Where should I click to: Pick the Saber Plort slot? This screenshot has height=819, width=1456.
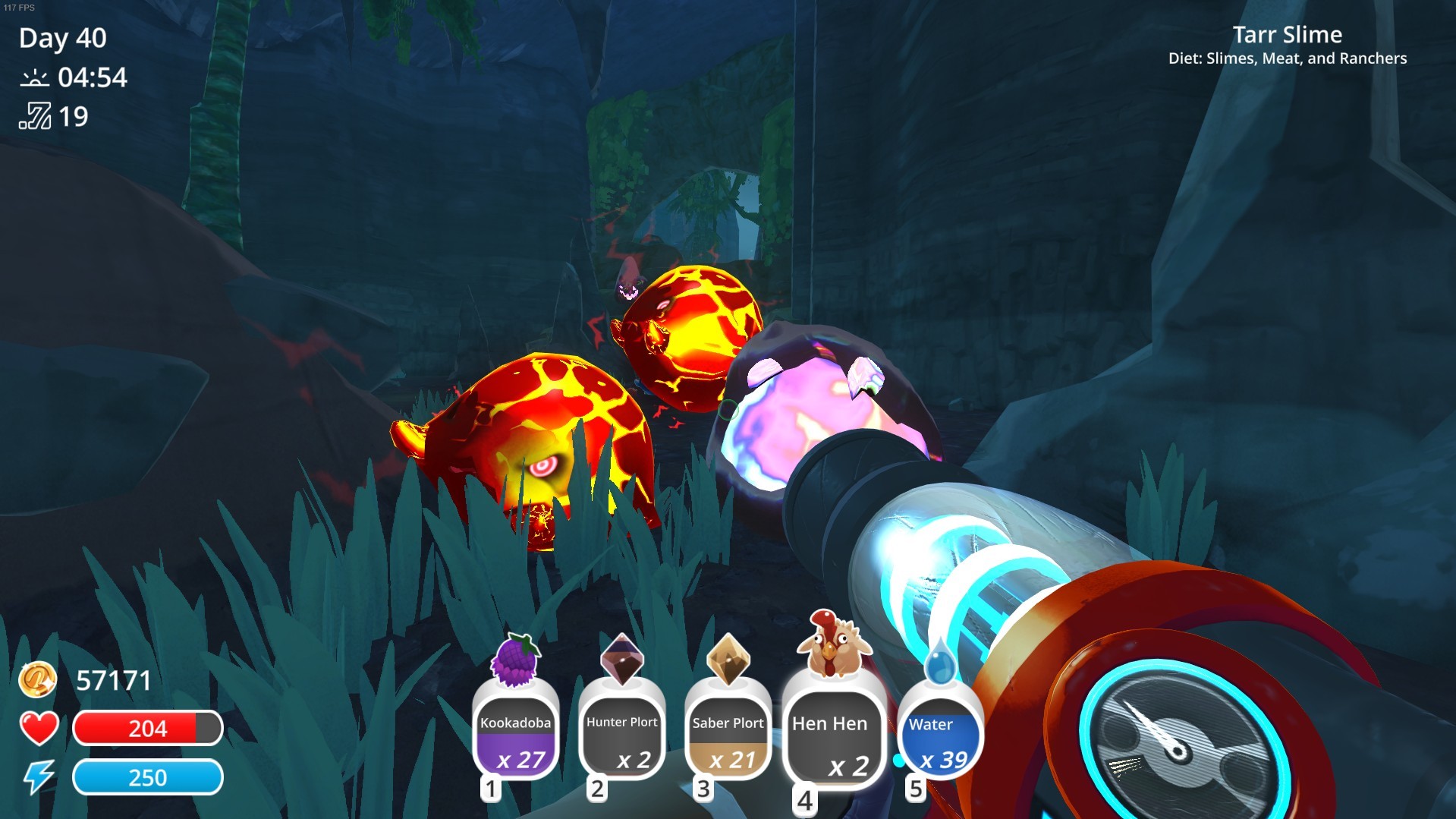[728, 735]
